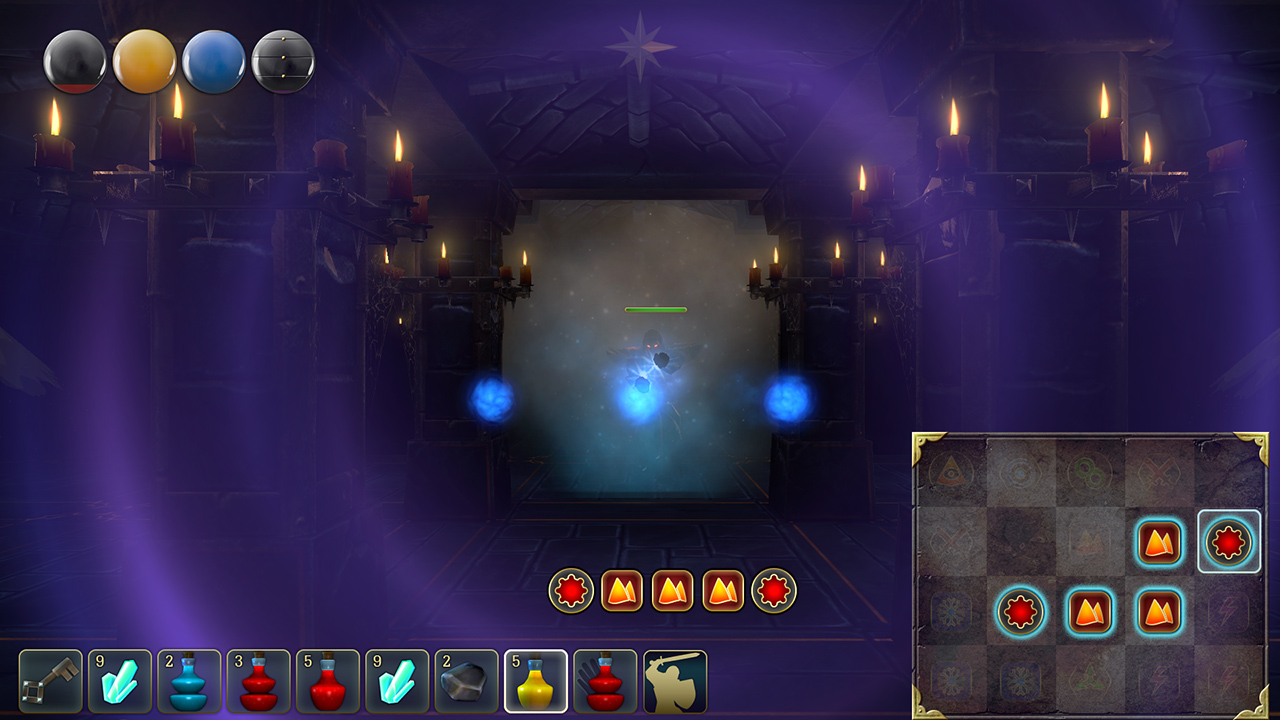The width and height of the screenshot is (1280, 720).
Task: Click the middle fire rune in the grid row
Action: pyautogui.click(x=1090, y=612)
